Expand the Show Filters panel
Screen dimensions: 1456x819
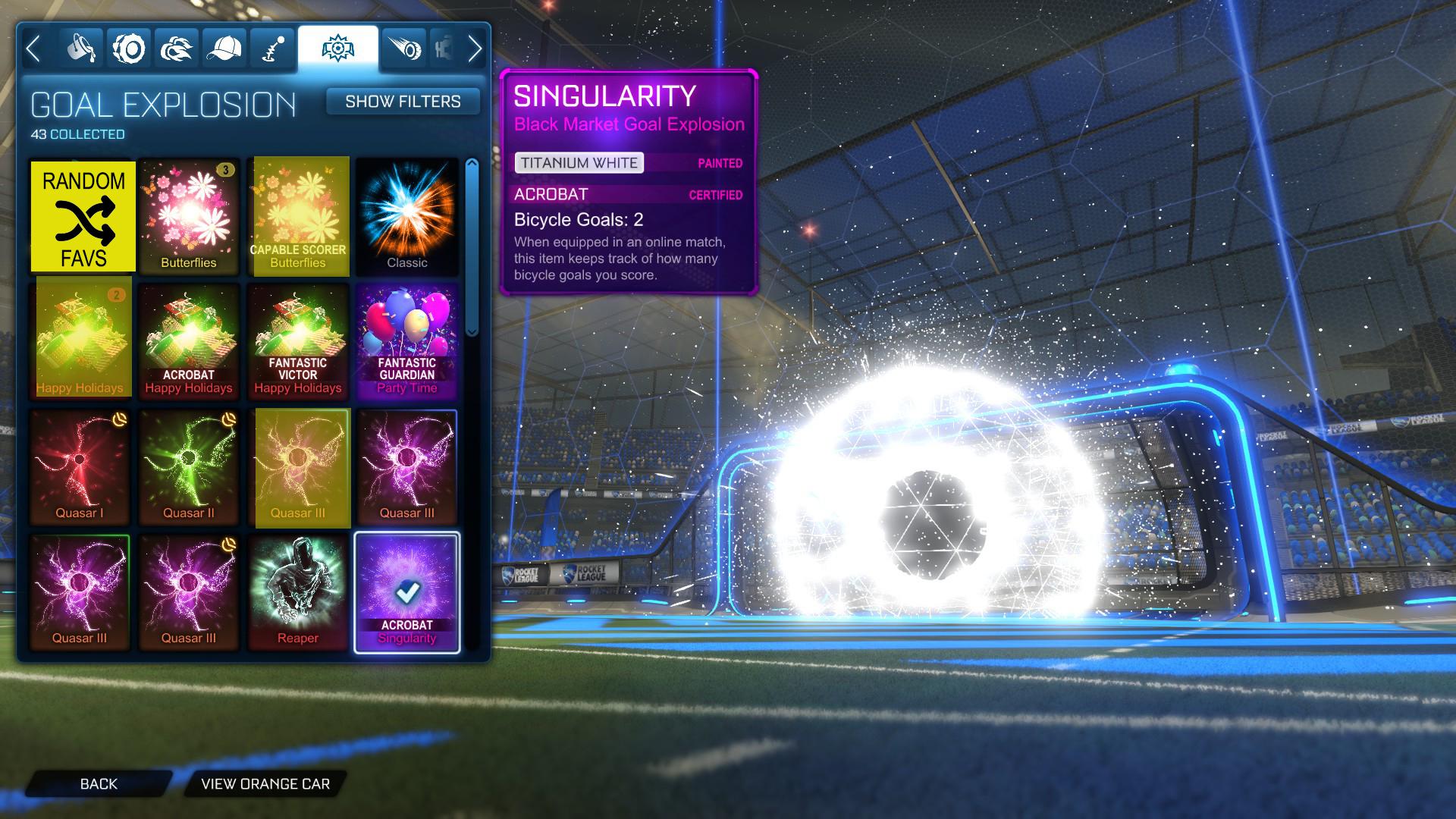click(403, 101)
